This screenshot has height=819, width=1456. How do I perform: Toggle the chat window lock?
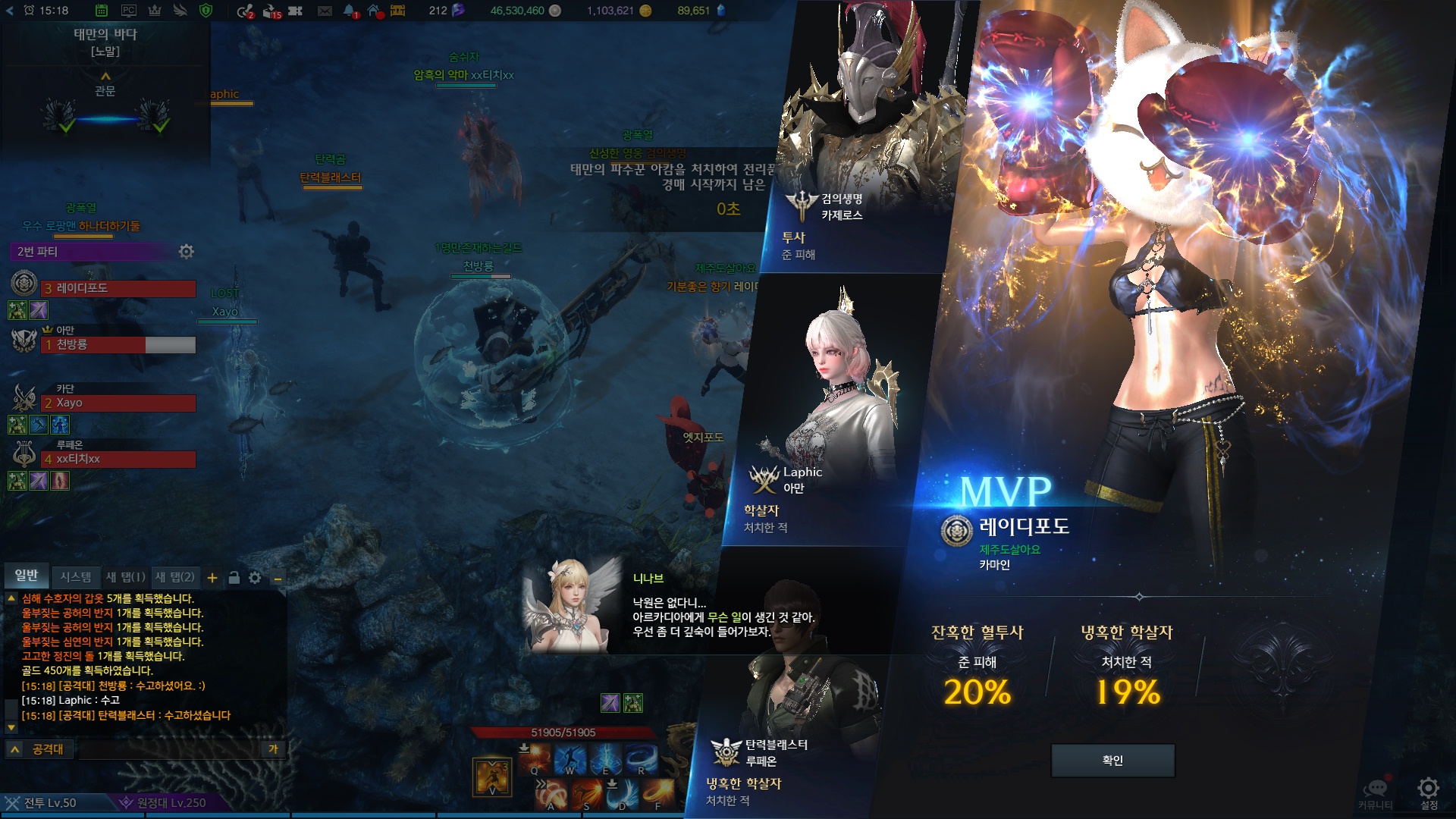click(234, 578)
